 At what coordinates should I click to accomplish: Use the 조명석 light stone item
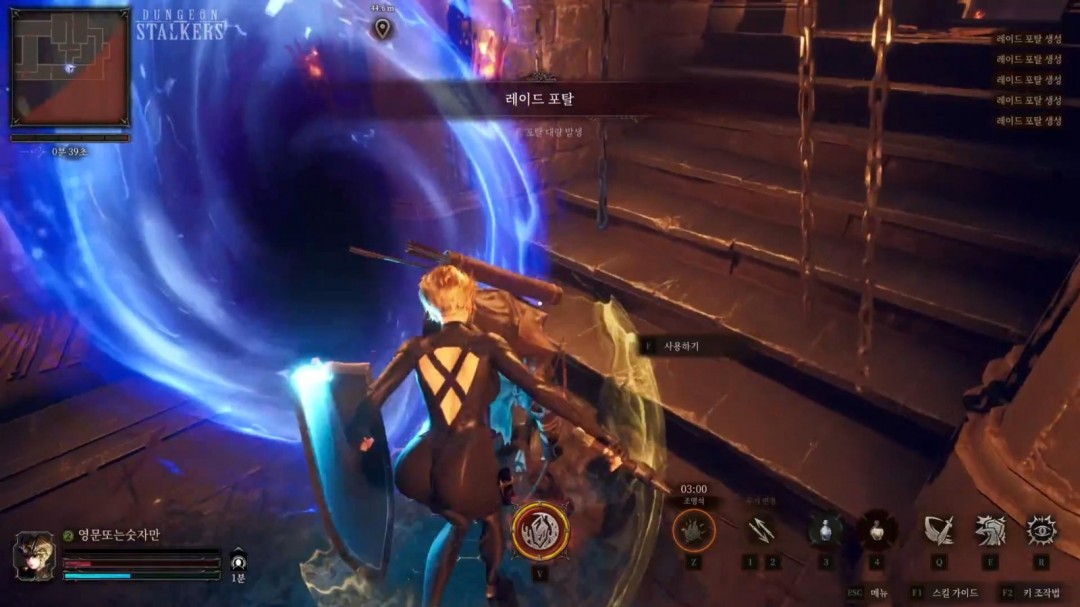coord(693,530)
